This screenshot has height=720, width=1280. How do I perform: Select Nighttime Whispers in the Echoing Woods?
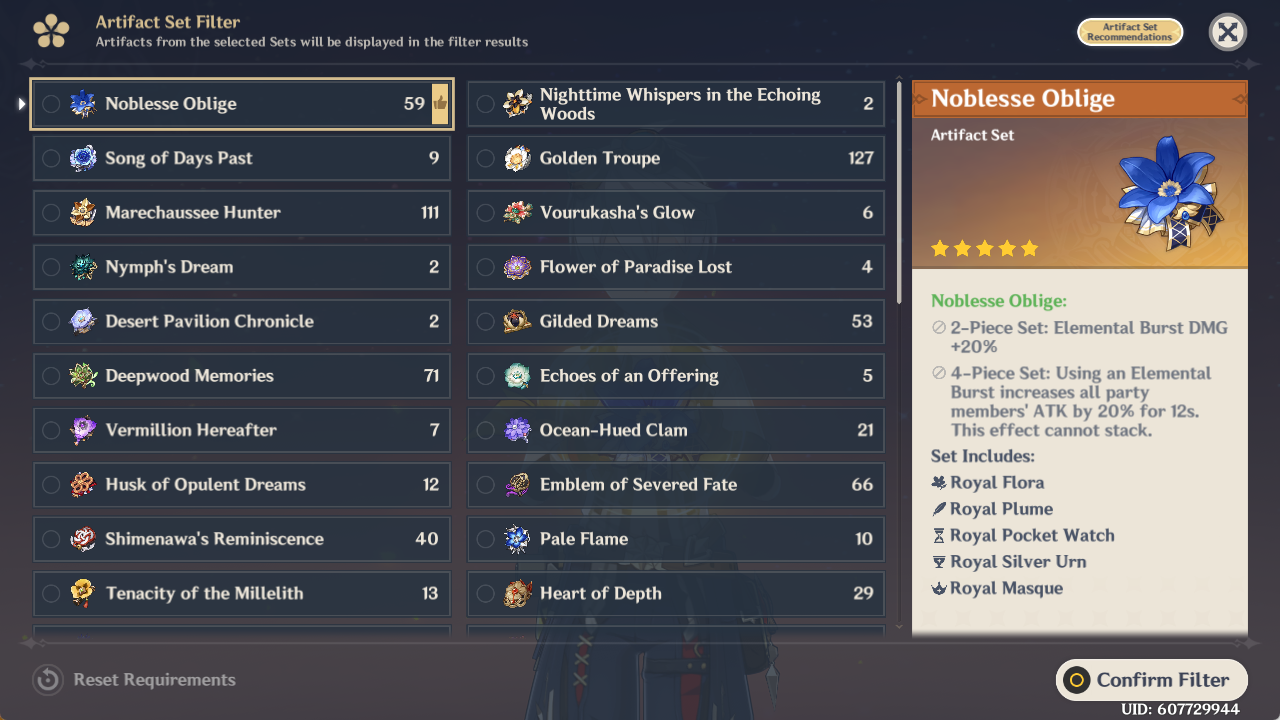[676, 104]
